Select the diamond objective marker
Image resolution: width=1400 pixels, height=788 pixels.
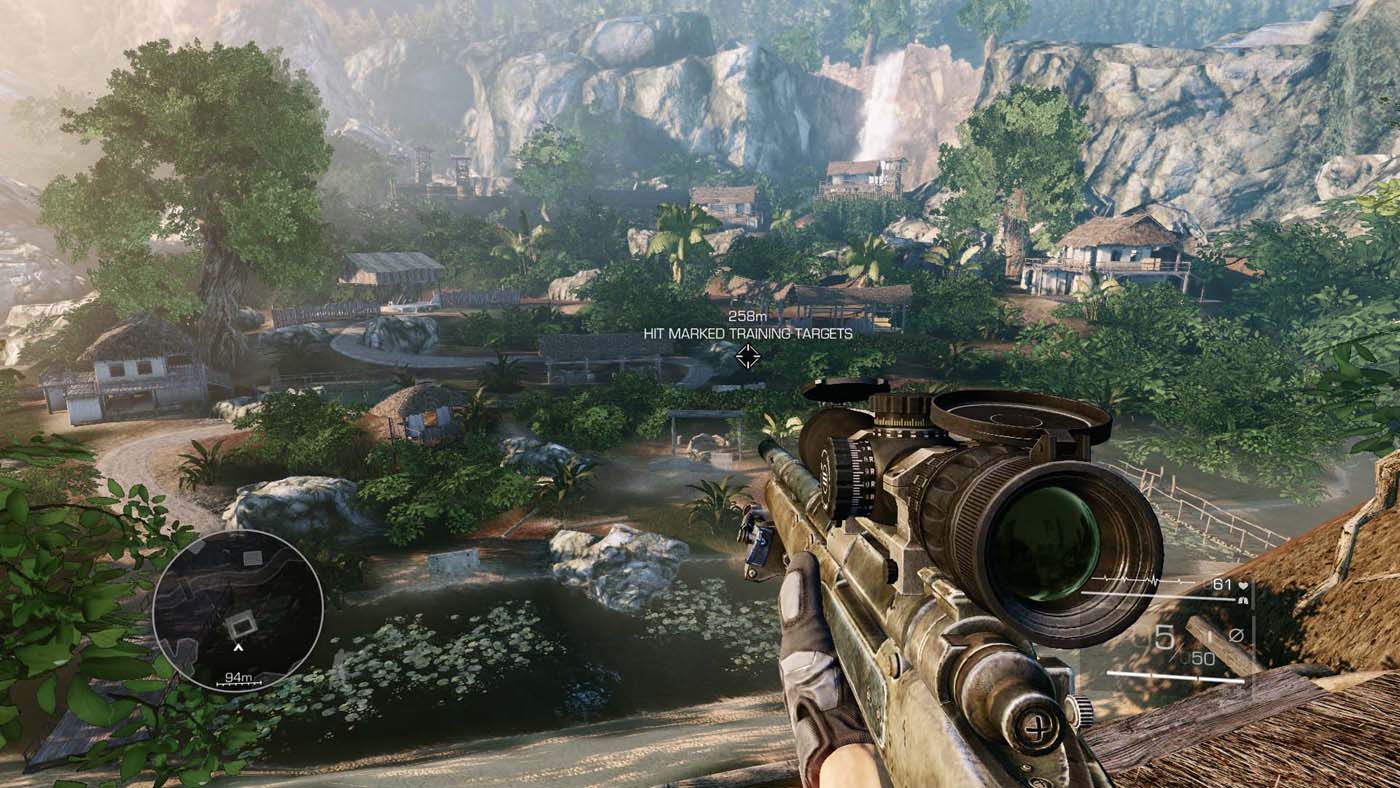tap(747, 356)
